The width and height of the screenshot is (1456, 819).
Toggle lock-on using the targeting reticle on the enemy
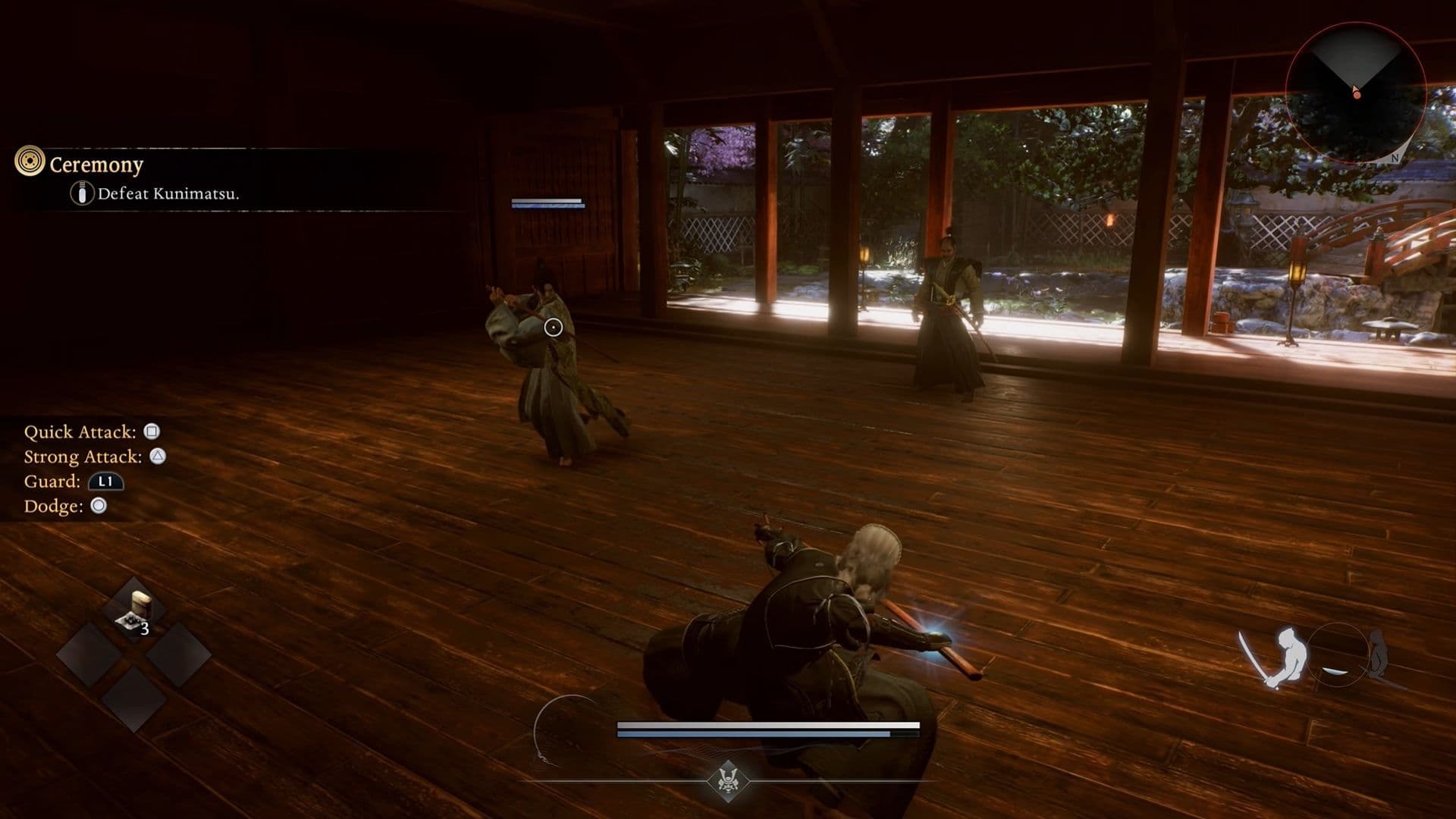(553, 327)
